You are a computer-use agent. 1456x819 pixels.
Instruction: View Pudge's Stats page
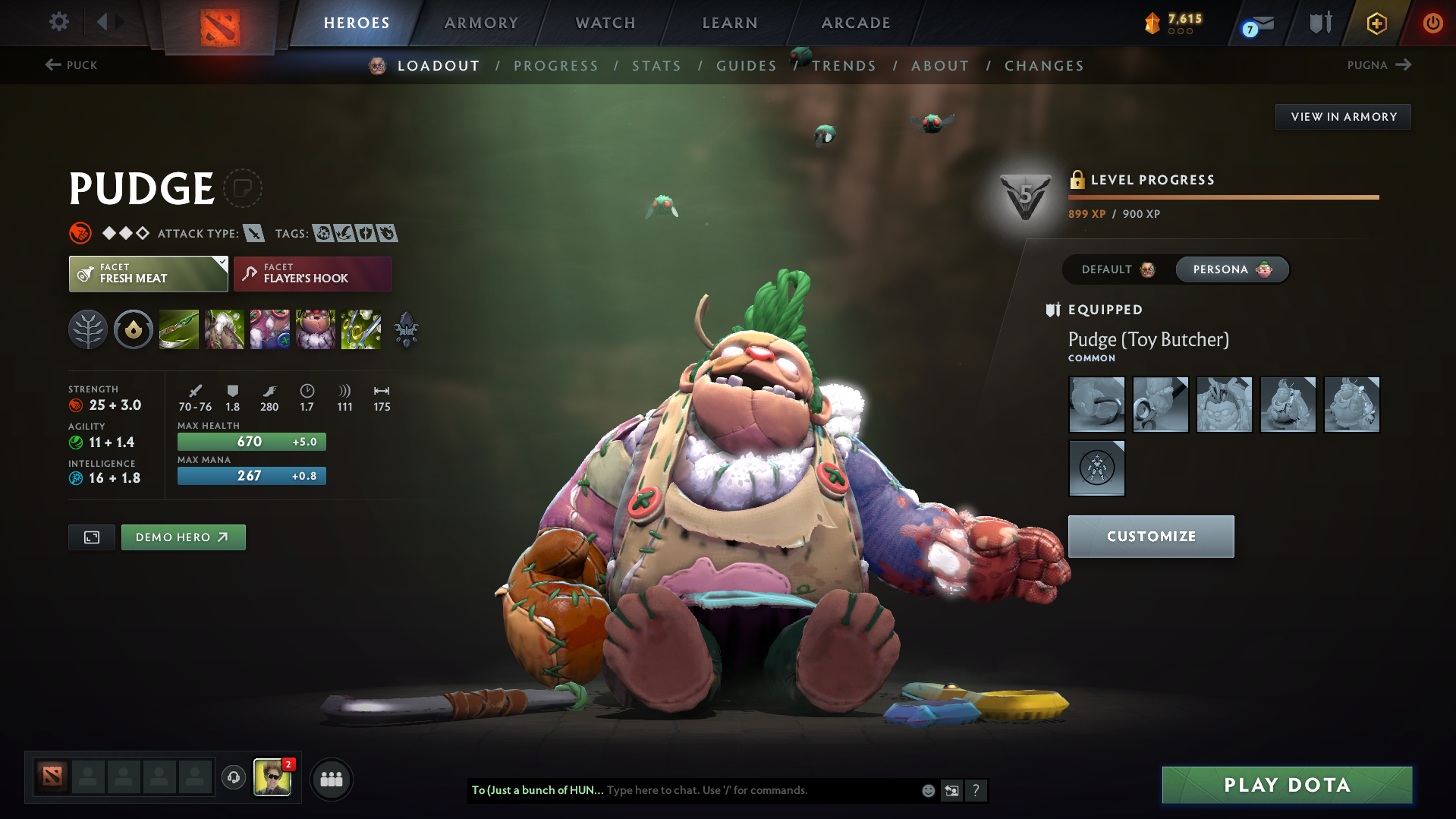(x=656, y=66)
